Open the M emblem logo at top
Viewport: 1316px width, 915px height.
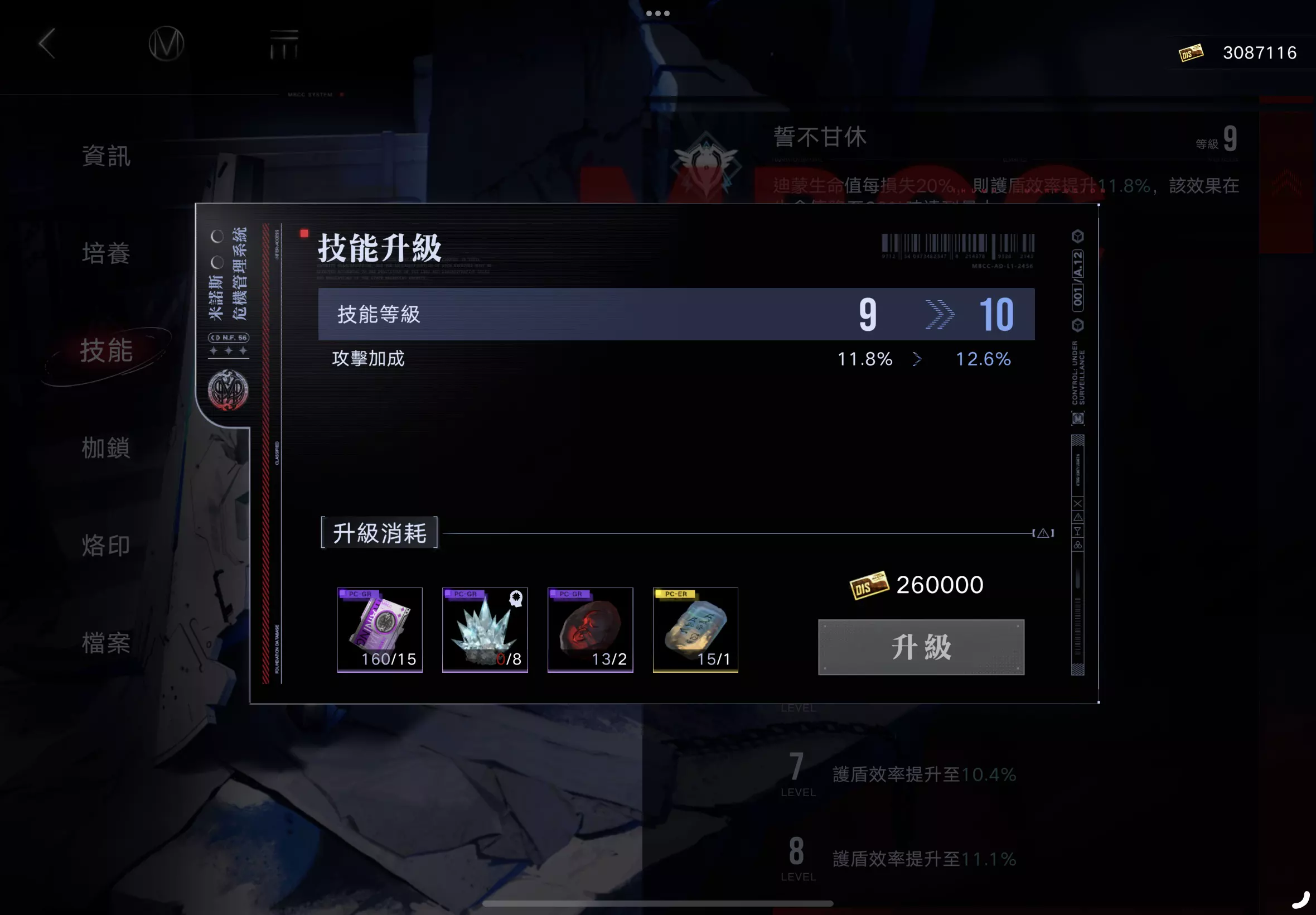point(166,45)
